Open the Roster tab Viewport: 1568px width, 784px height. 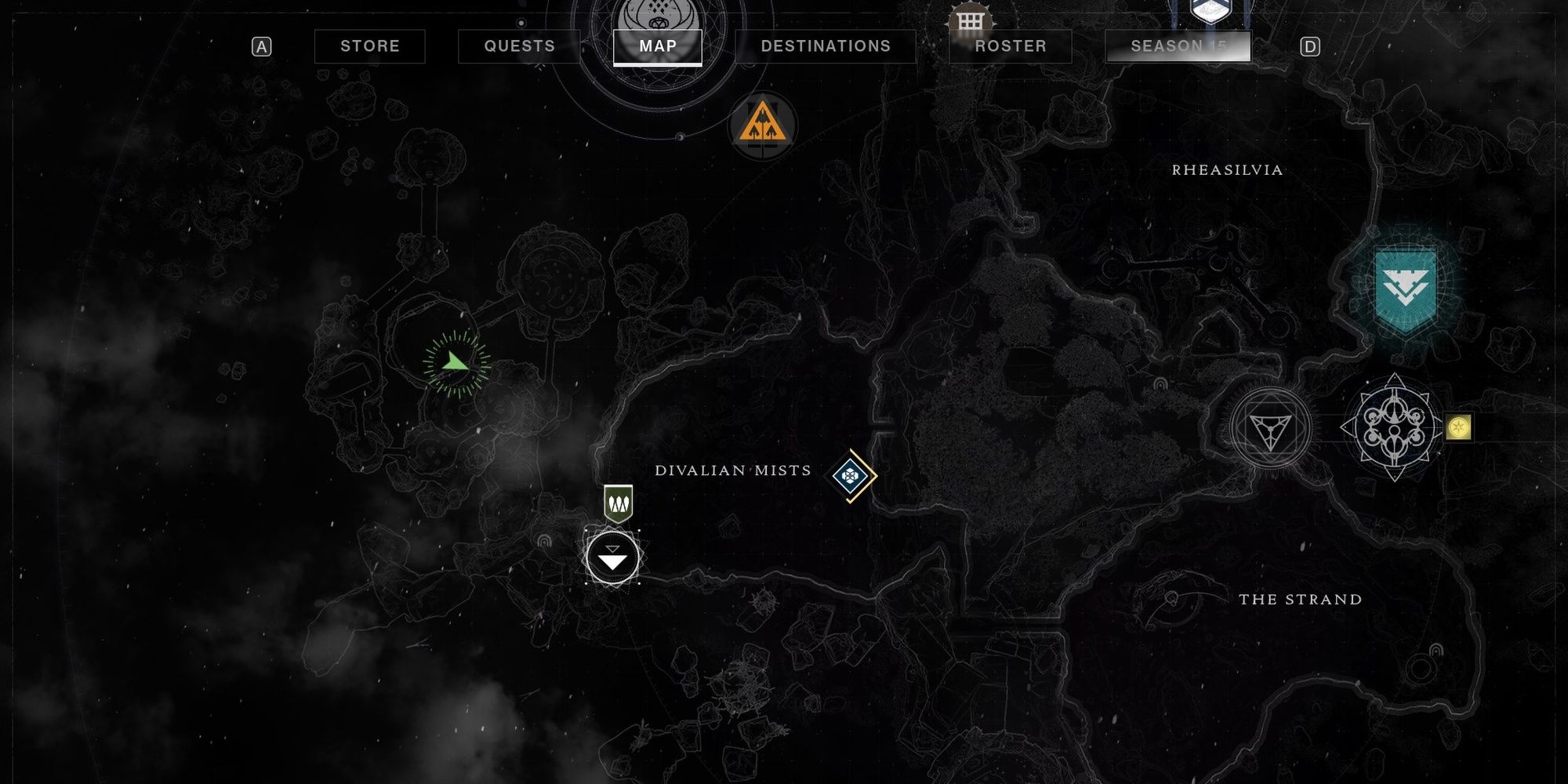click(1010, 46)
